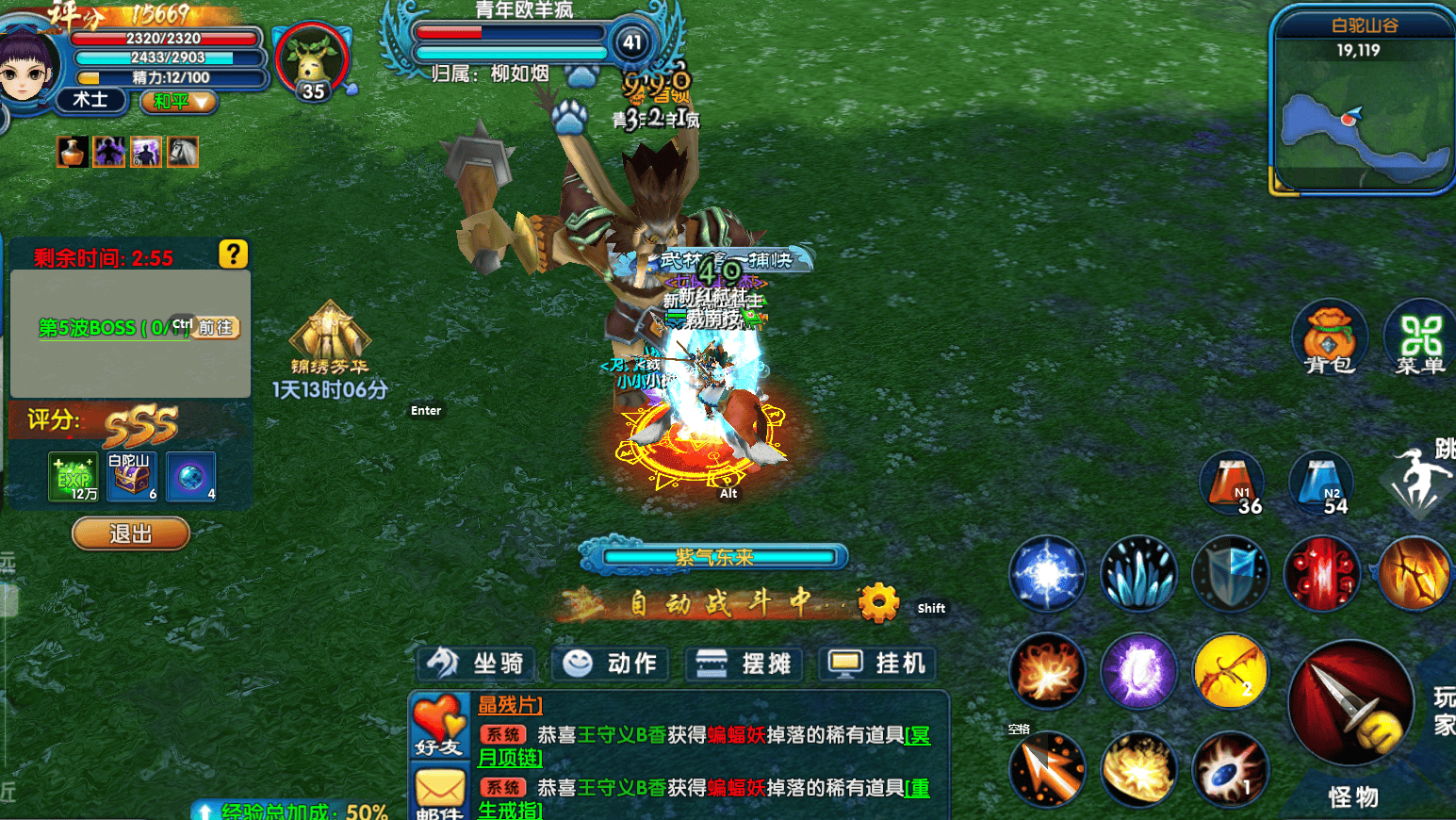Click the yellow question mark help icon
Image resolution: width=1456 pixels, height=820 pixels.
[x=233, y=254]
